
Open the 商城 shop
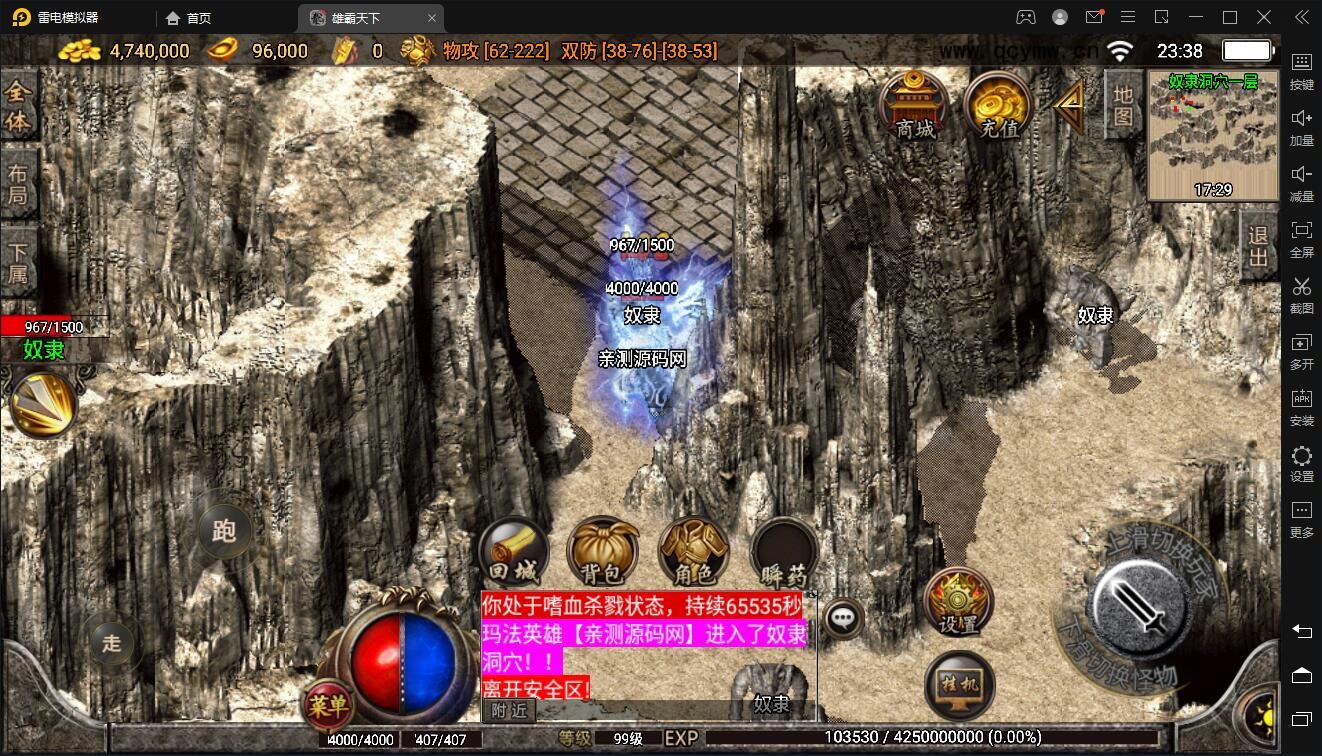(914, 105)
